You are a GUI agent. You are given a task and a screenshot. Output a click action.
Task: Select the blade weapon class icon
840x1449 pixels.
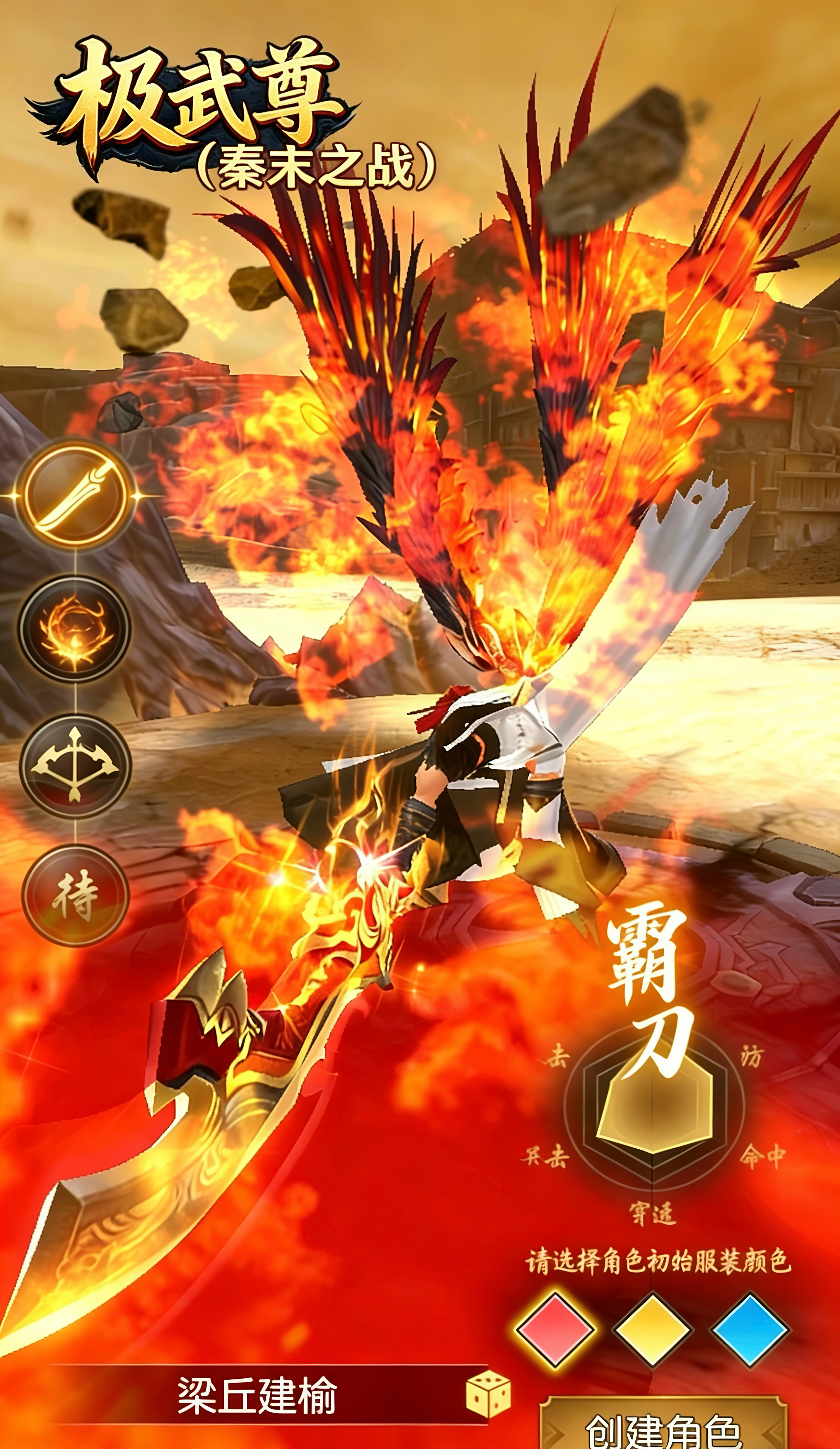point(75,495)
